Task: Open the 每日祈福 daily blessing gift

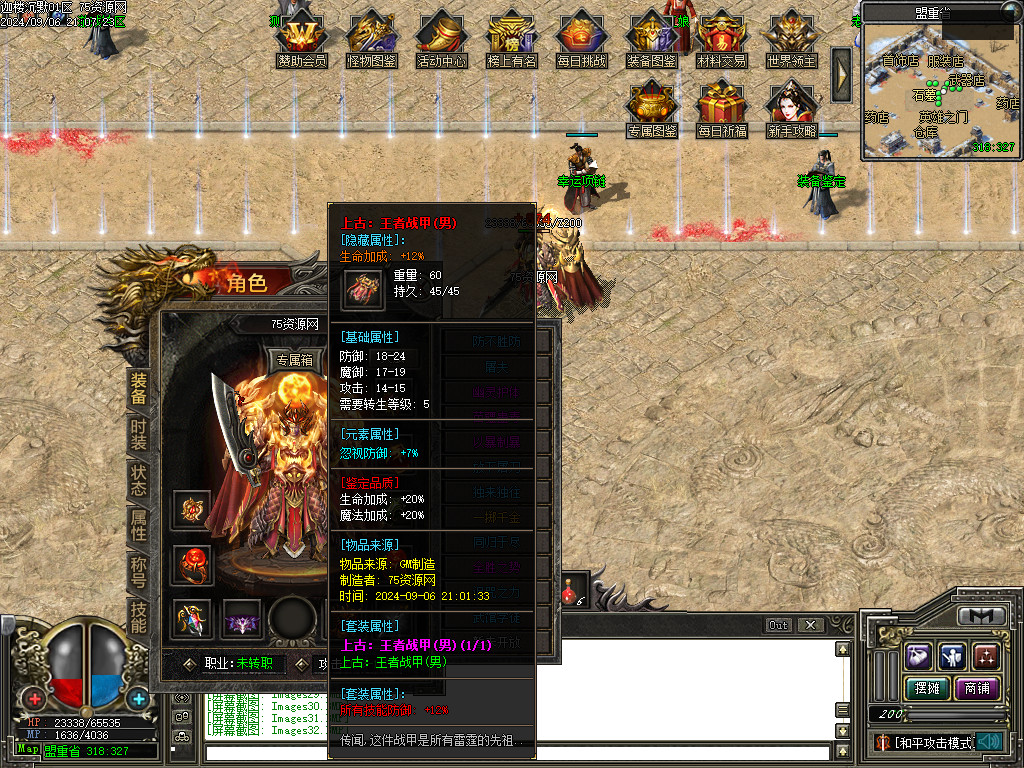Action: pos(722,108)
